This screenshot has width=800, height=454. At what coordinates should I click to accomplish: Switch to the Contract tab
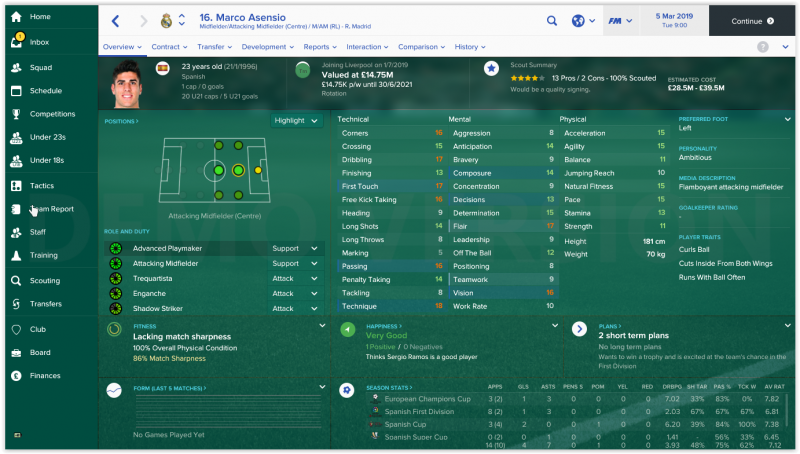(x=169, y=47)
